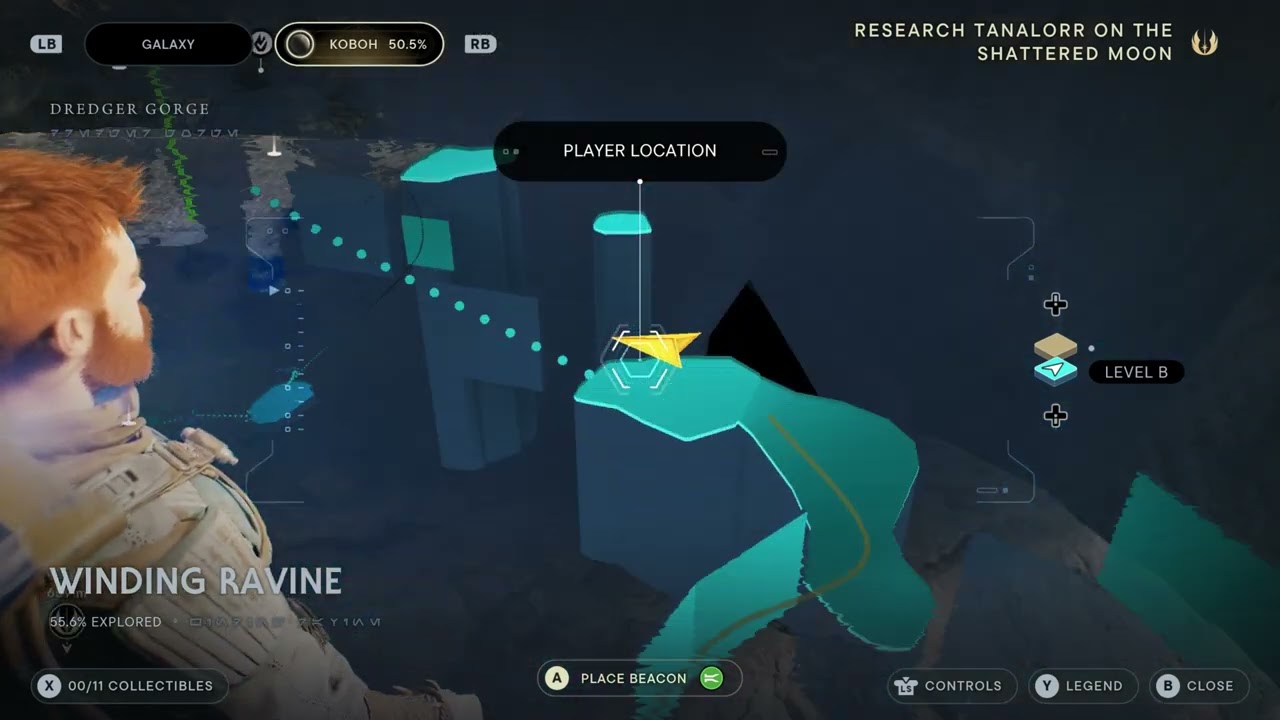The height and width of the screenshot is (720, 1280).
Task: Select the Koboh 50.5% planet tab
Action: click(359, 45)
